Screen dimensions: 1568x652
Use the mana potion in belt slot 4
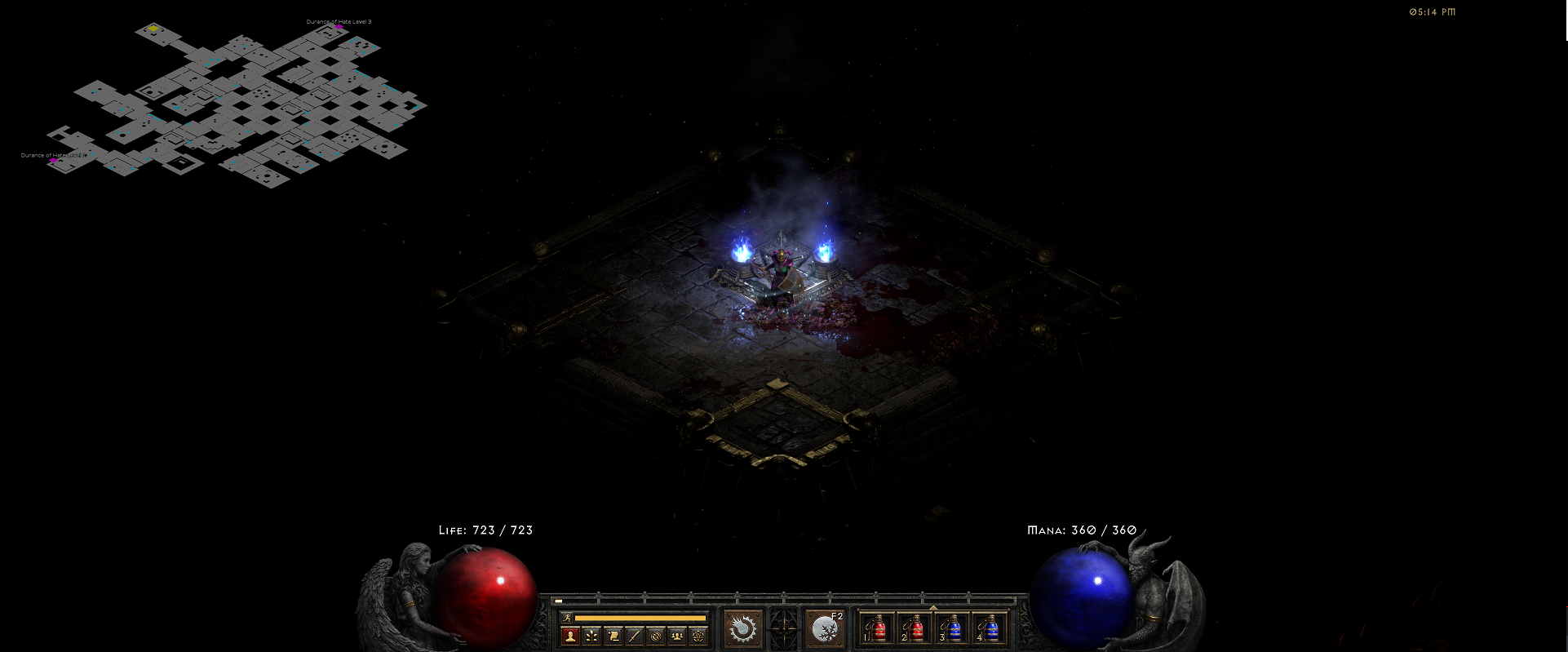tap(990, 629)
